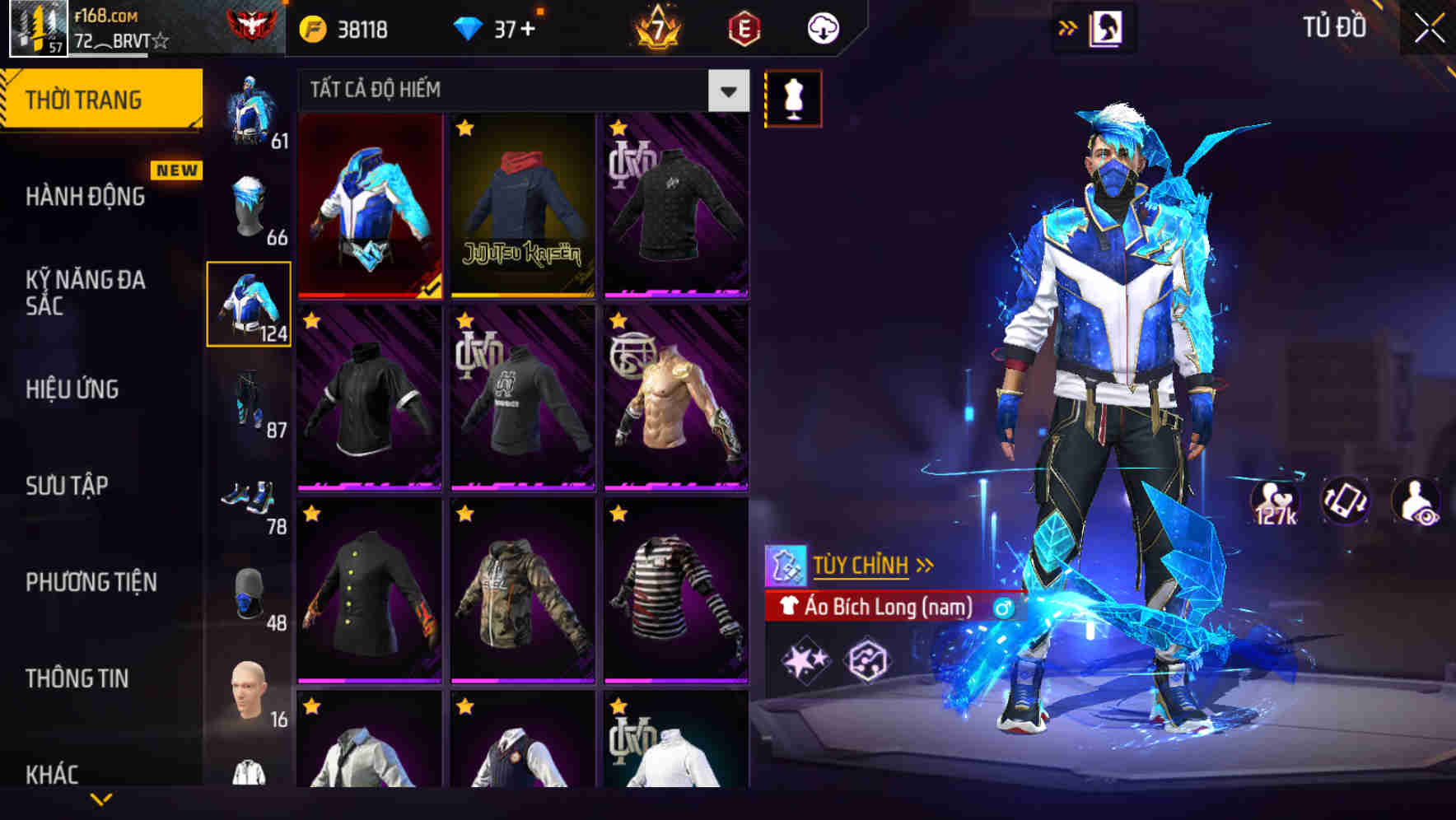Viewport: 1456px width, 820px height.
Task: Toggle the favorite star on the camo hoodie
Action: [x=465, y=514]
